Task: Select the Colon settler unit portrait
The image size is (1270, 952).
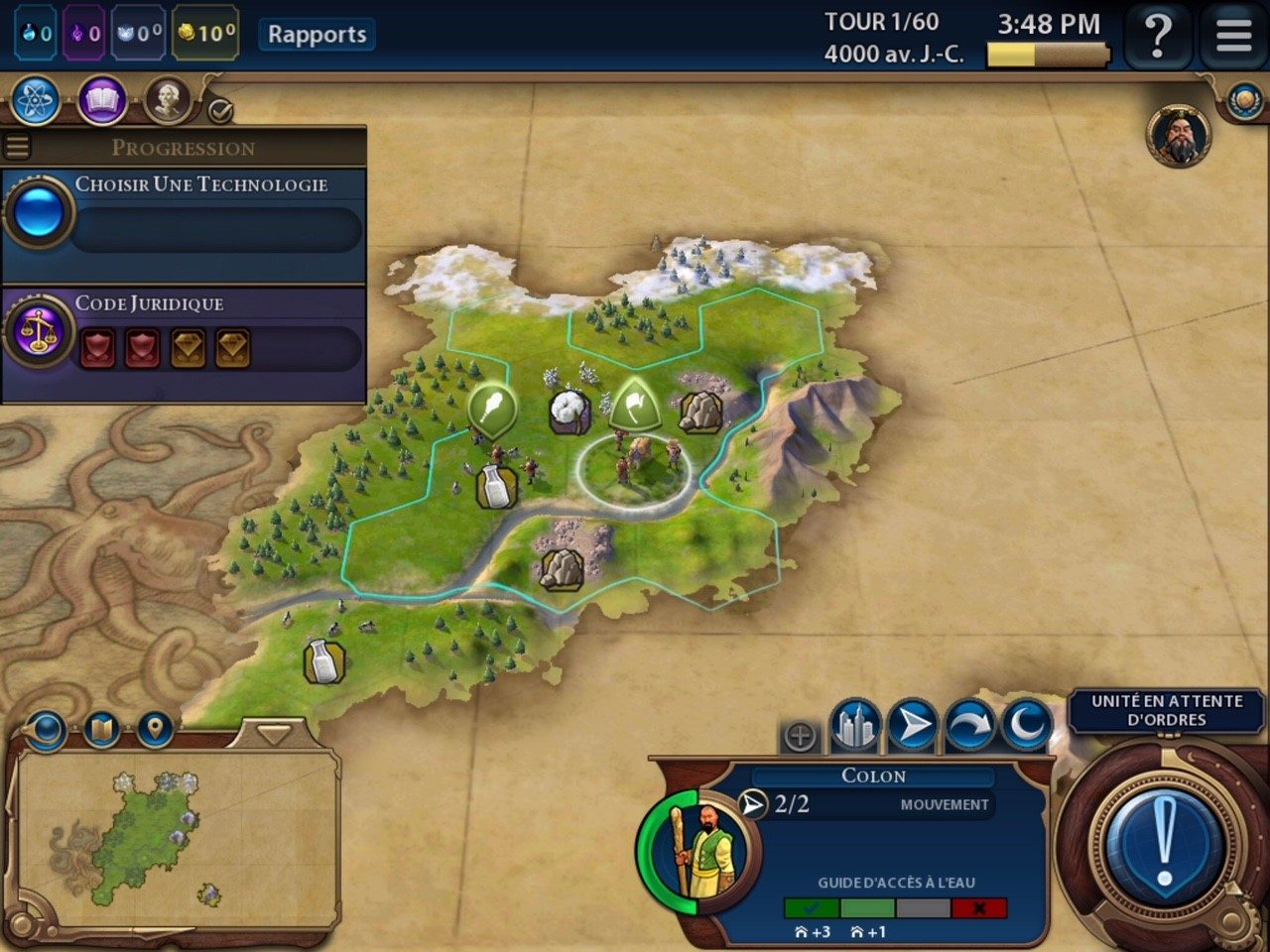Action: tap(699, 851)
